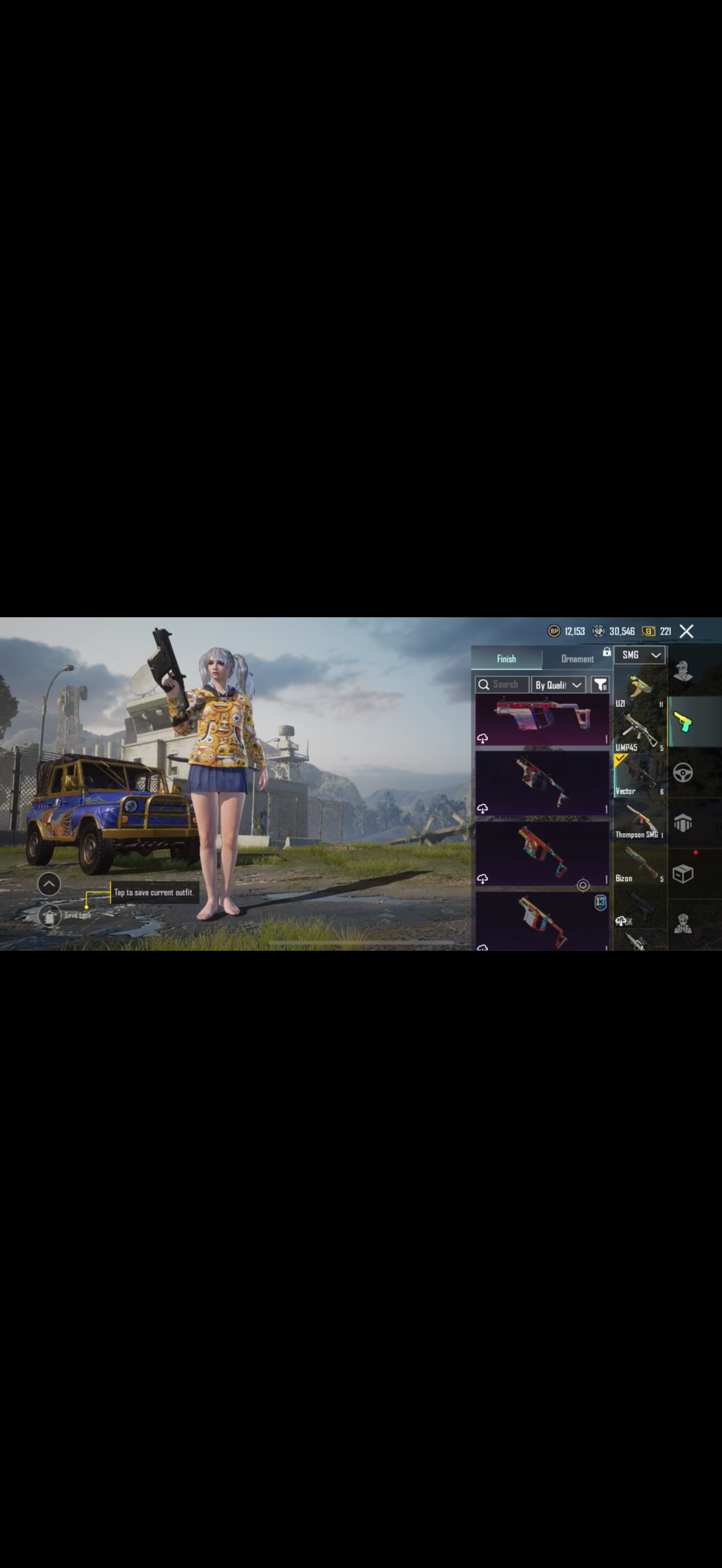Open the SMG weapon type dropdown
Screen dimensions: 722x1568
640,655
